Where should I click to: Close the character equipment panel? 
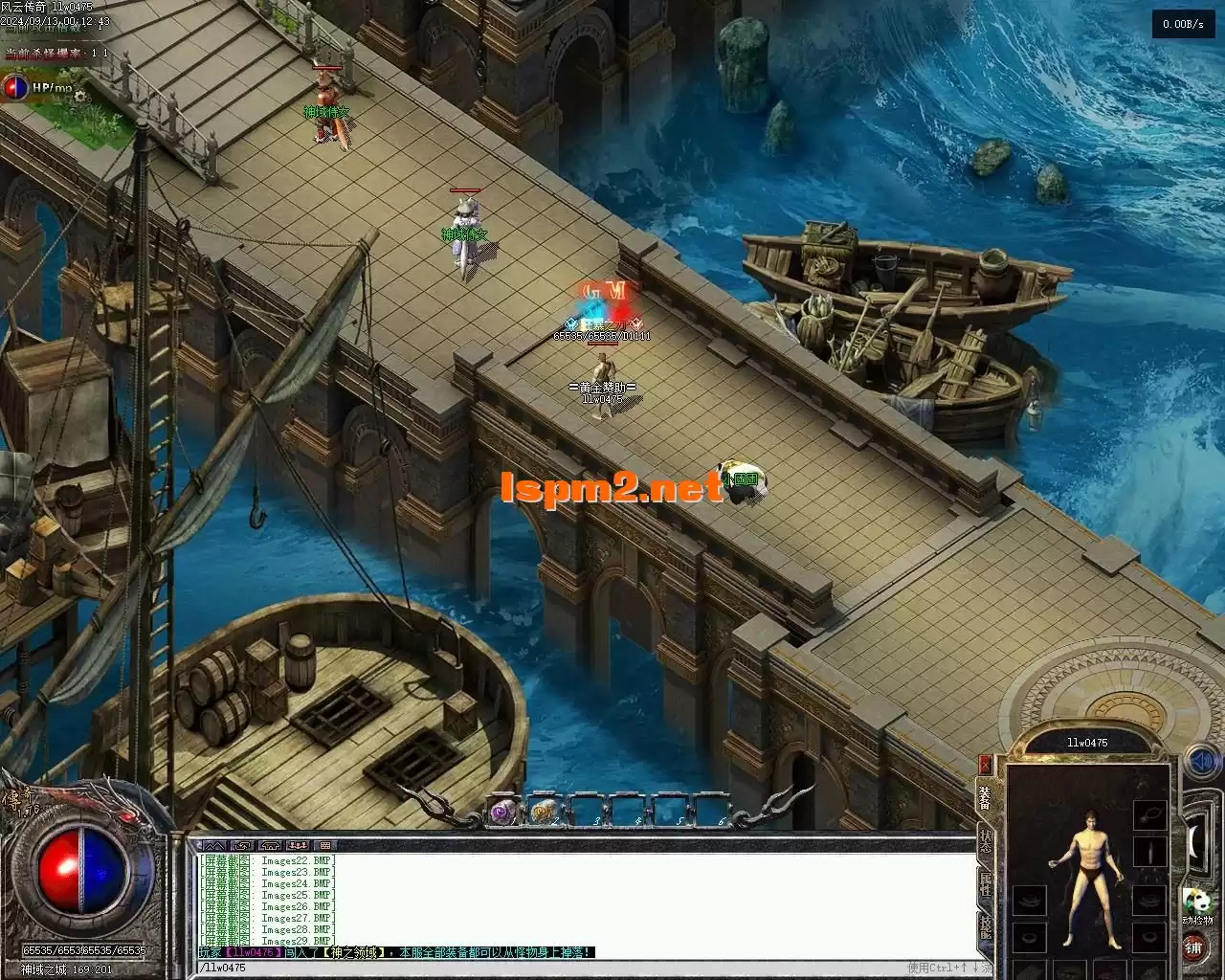[985, 764]
